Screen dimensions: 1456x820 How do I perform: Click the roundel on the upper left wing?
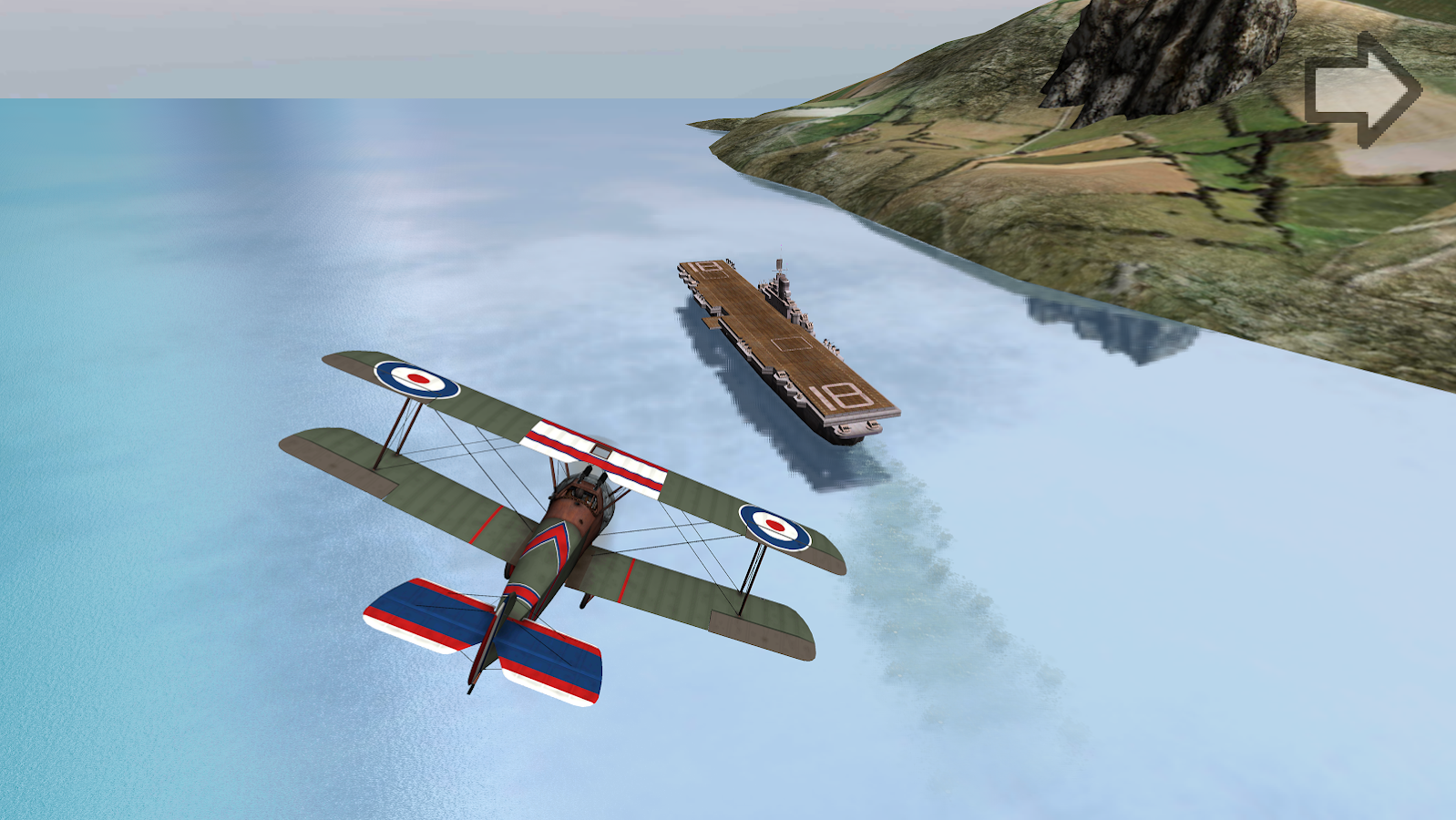pyautogui.click(x=416, y=382)
